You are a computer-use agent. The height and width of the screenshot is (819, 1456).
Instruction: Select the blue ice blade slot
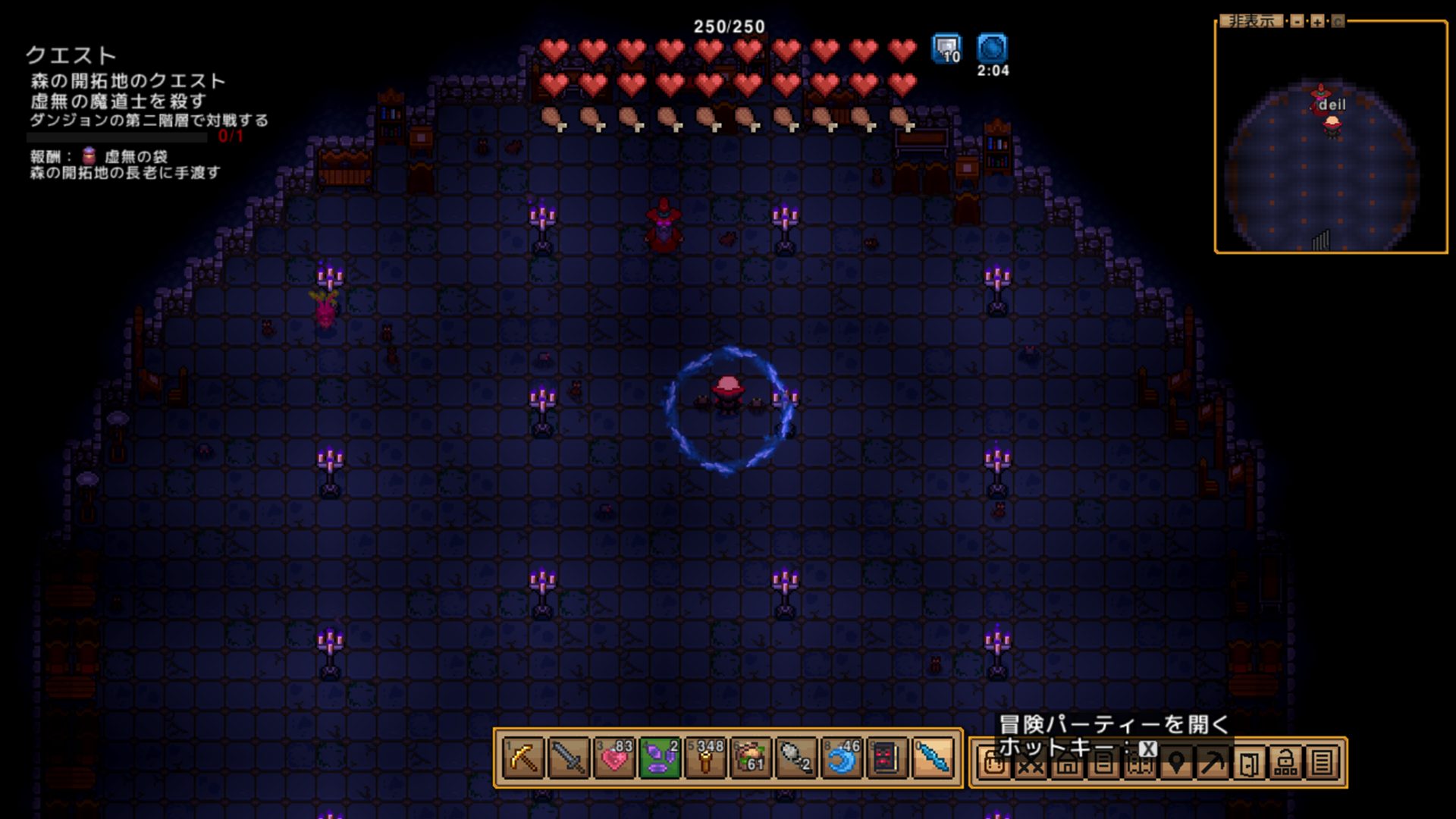click(933, 758)
